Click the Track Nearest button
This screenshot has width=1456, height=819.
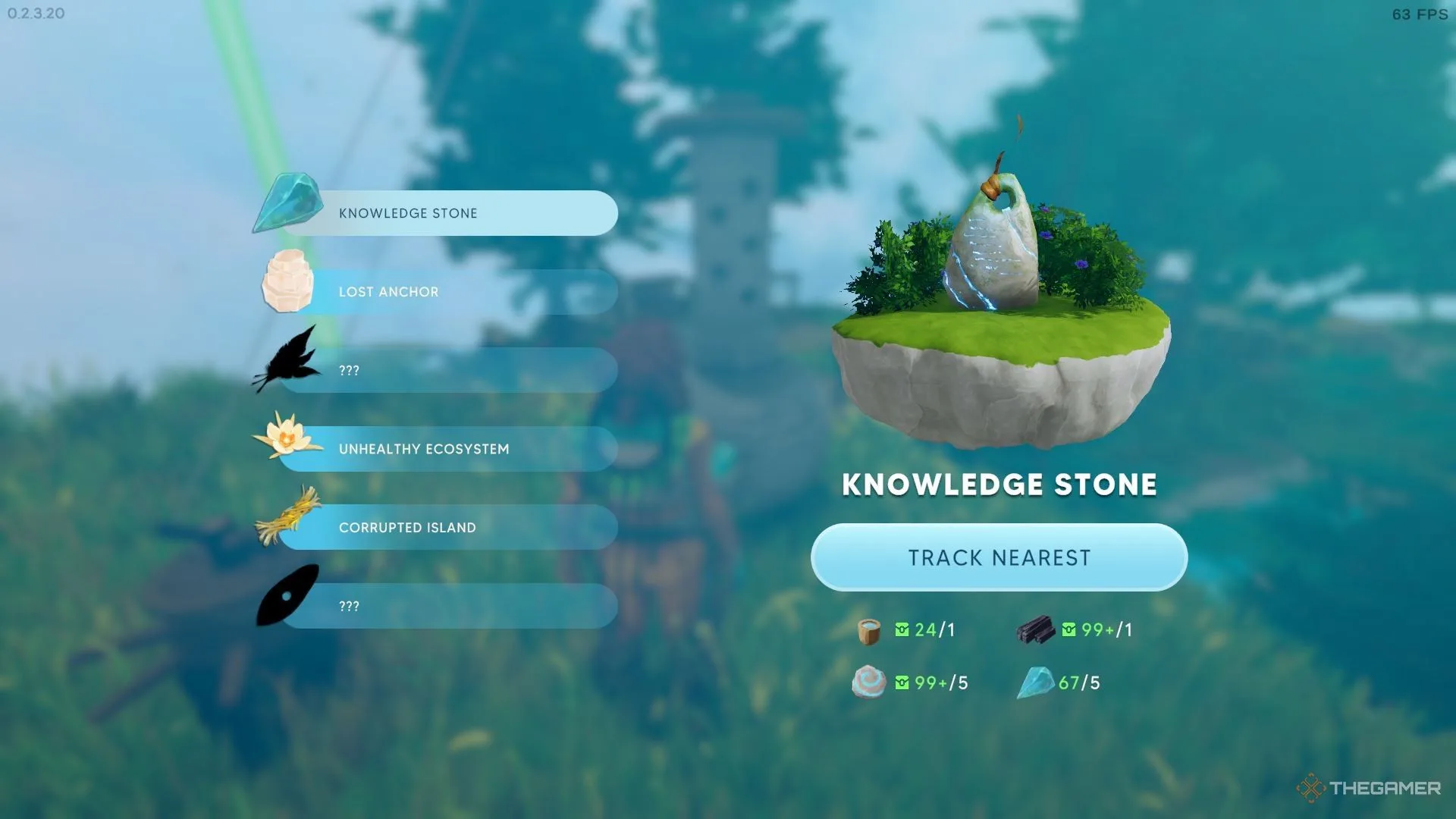point(999,557)
